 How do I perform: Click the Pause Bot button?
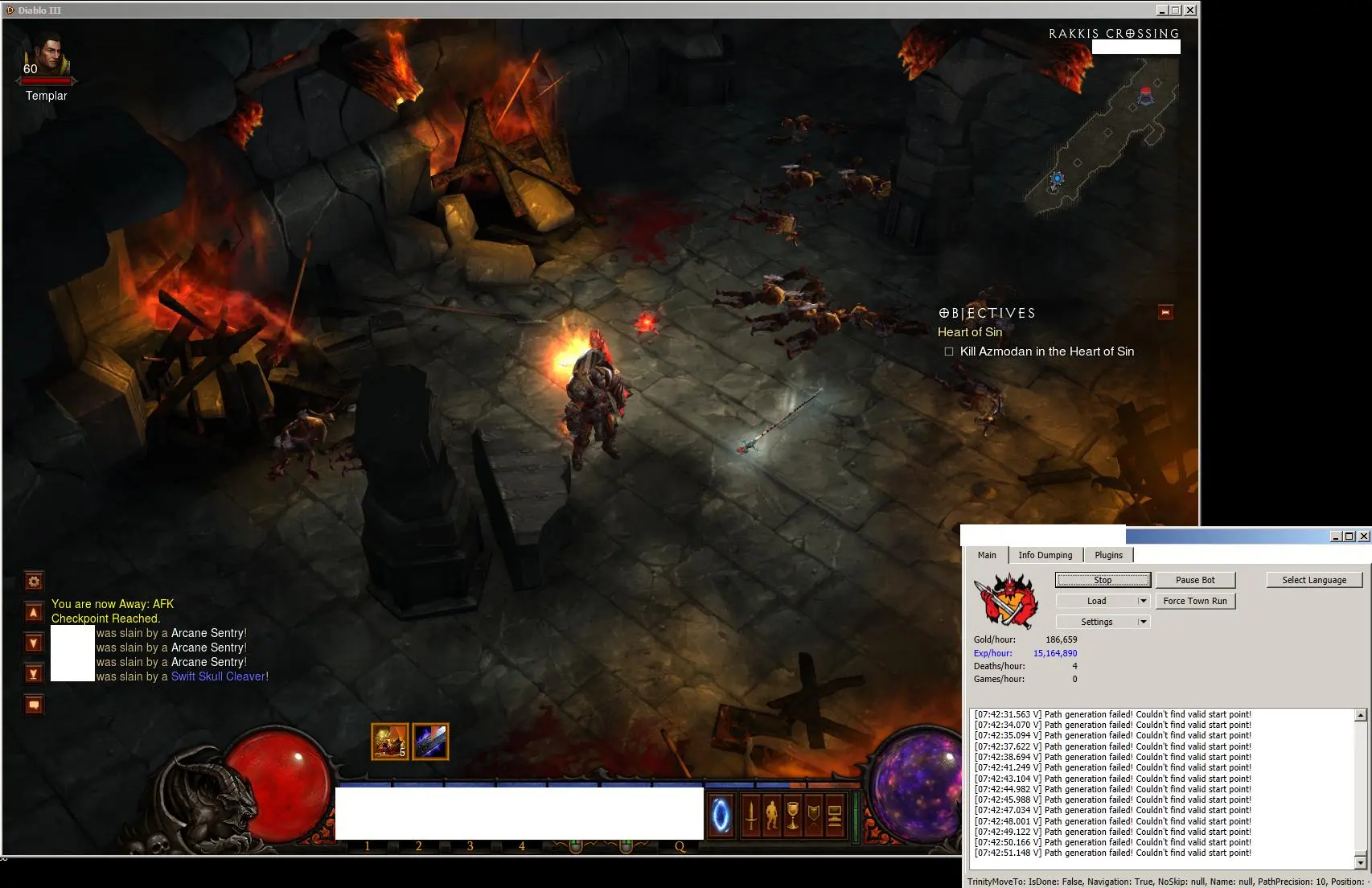pyautogui.click(x=1195, y=580)
